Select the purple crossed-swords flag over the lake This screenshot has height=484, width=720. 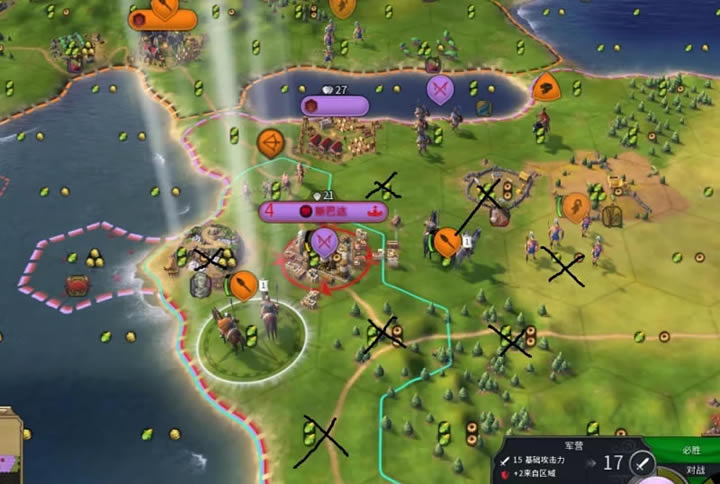440,89
